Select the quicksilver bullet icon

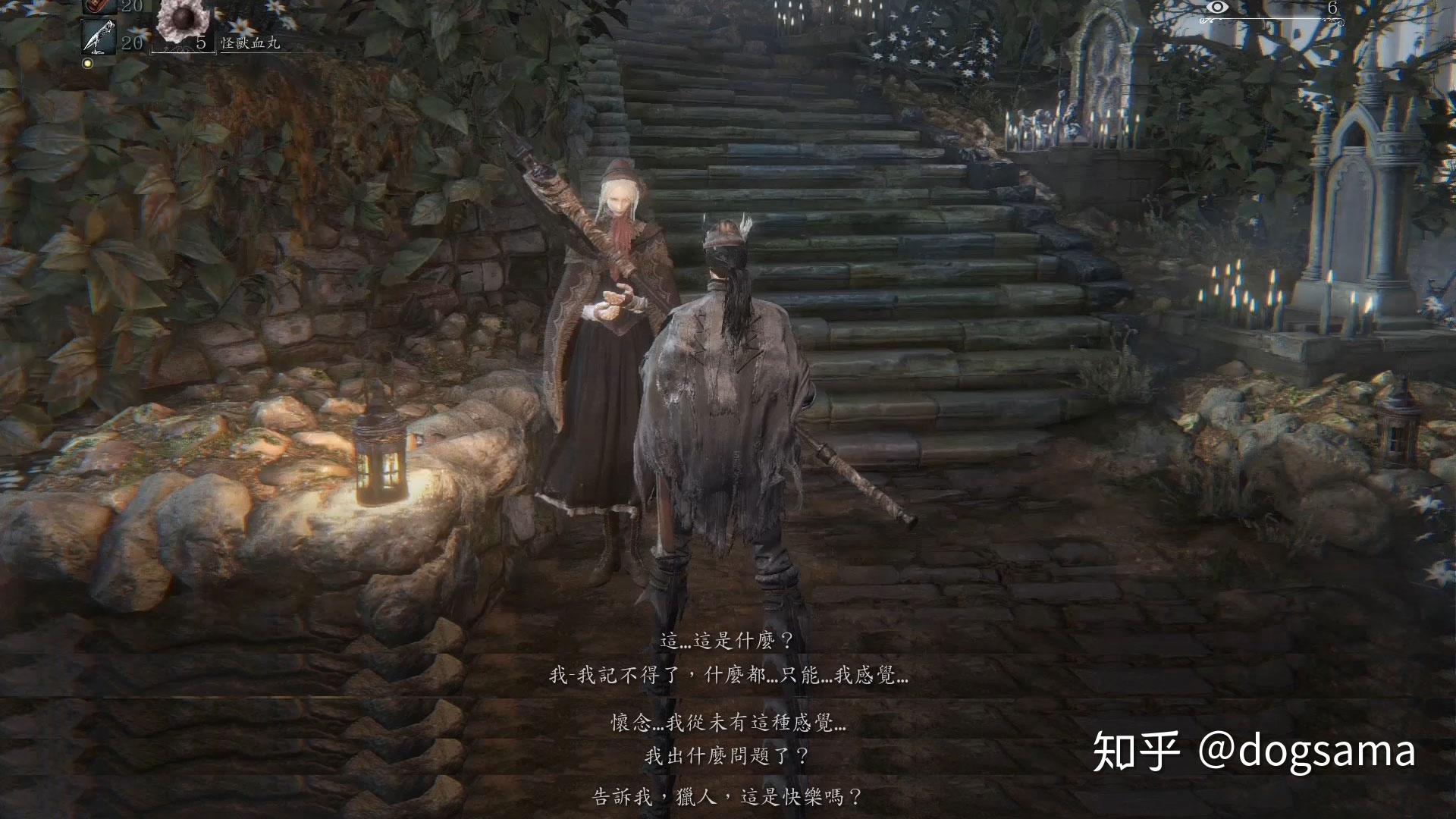coord(99,38)
